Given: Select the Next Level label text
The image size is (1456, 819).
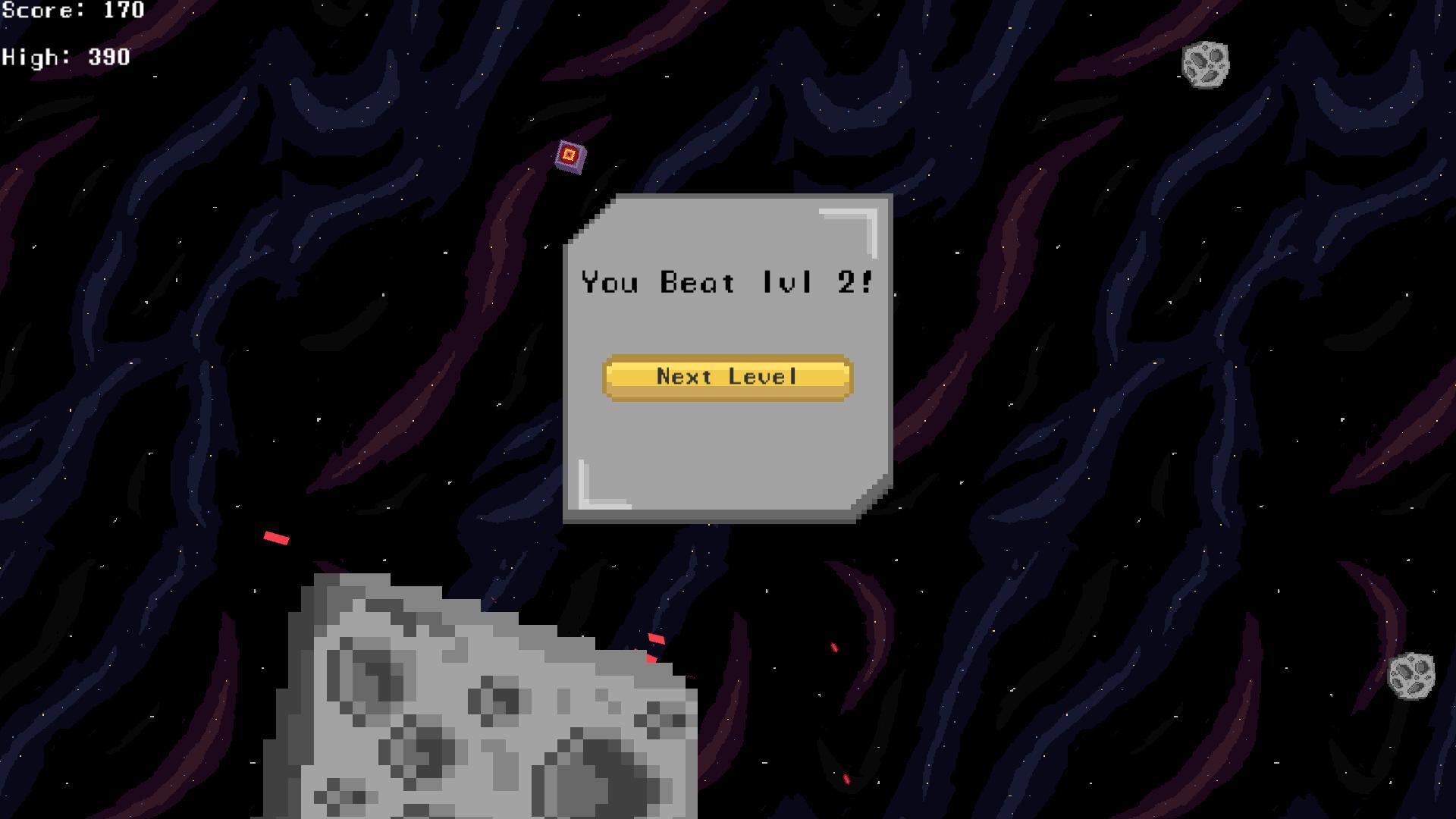Looking at the screenshot, I should (727, 376).
